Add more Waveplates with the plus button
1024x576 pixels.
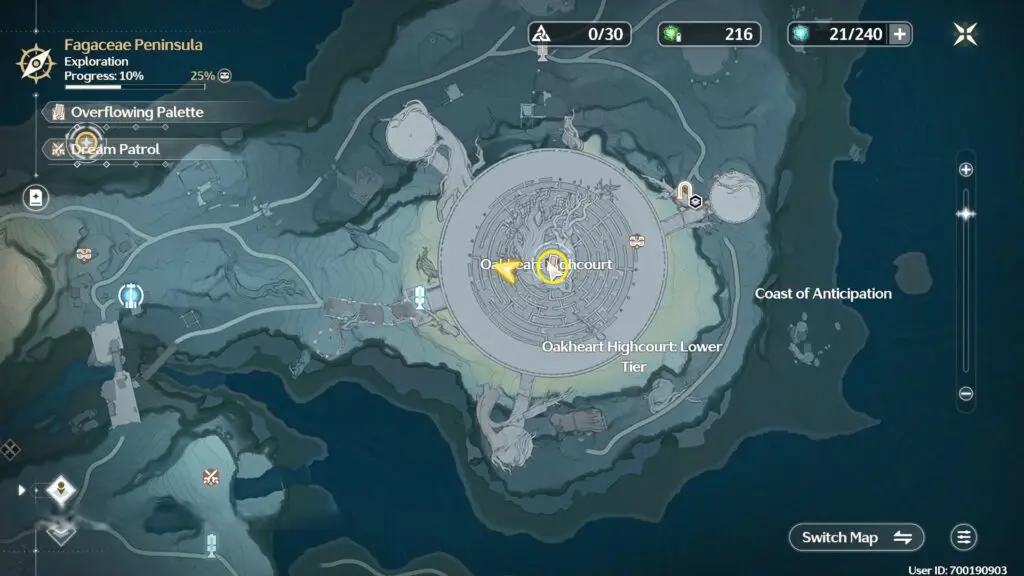tap(900, 34)
